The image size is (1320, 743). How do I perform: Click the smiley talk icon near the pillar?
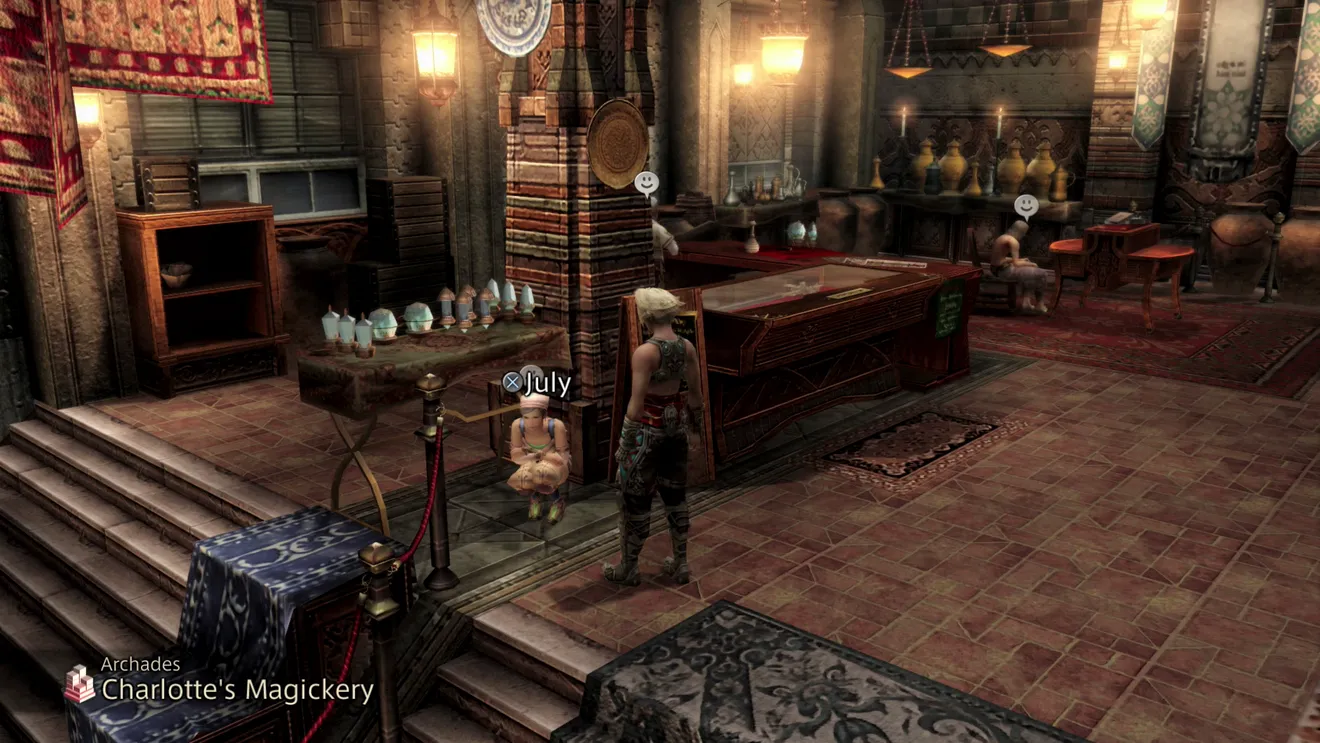(647, 183)
